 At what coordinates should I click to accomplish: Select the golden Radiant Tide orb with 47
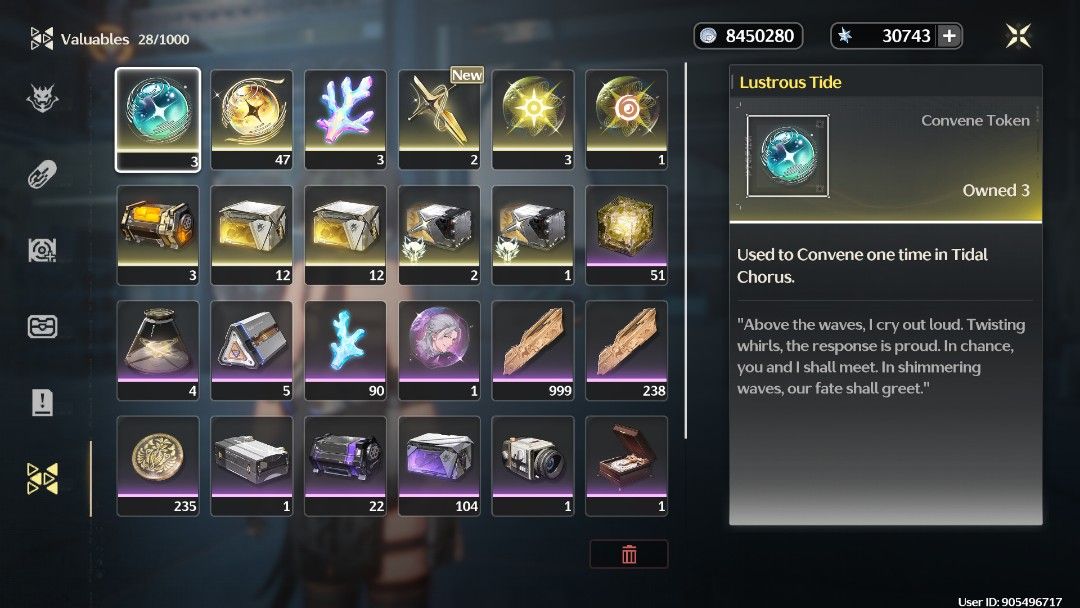(x=252, y=119)
